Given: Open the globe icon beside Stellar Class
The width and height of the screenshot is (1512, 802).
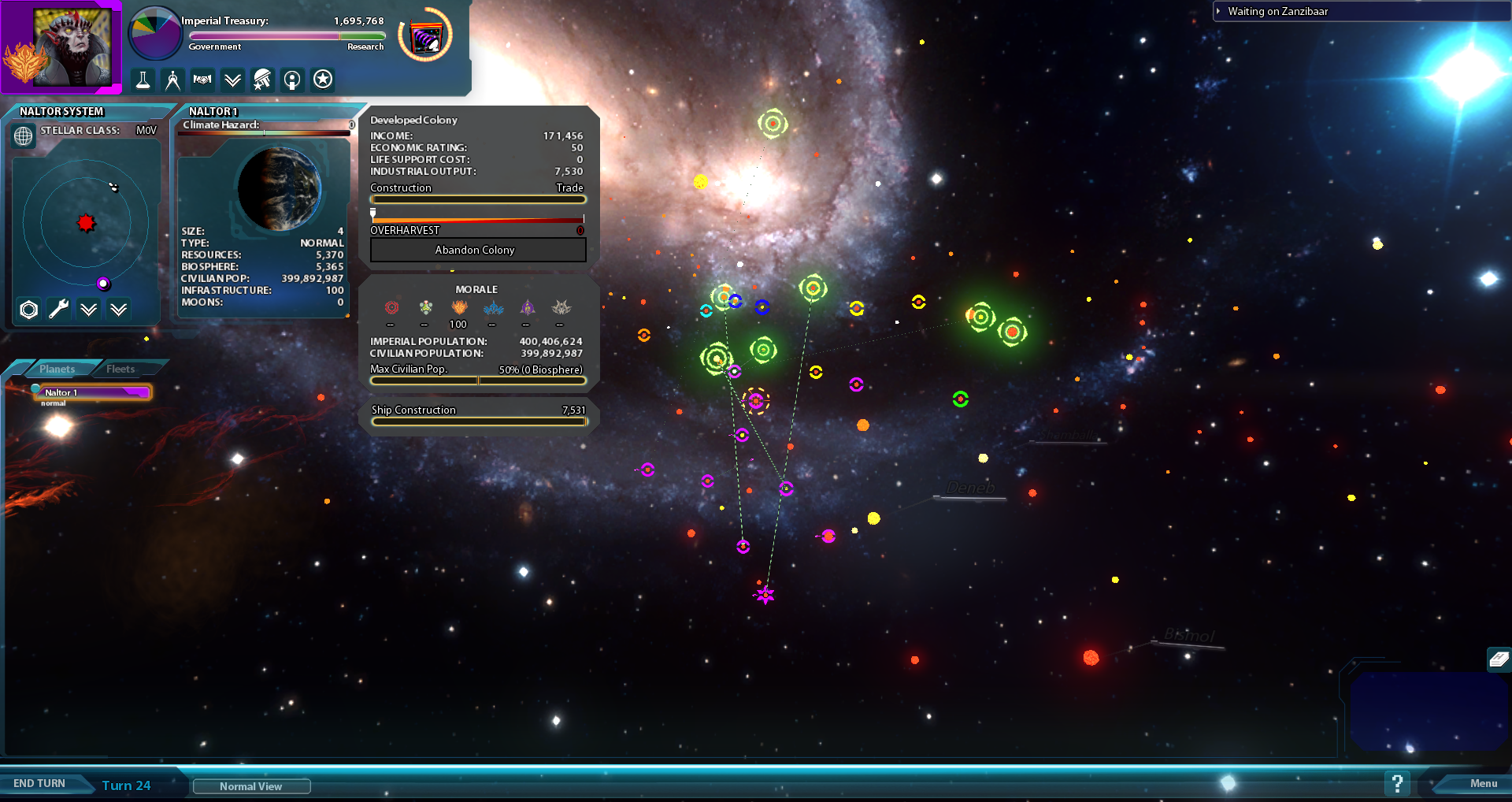Looking at the screenshot, I should 24,136.
